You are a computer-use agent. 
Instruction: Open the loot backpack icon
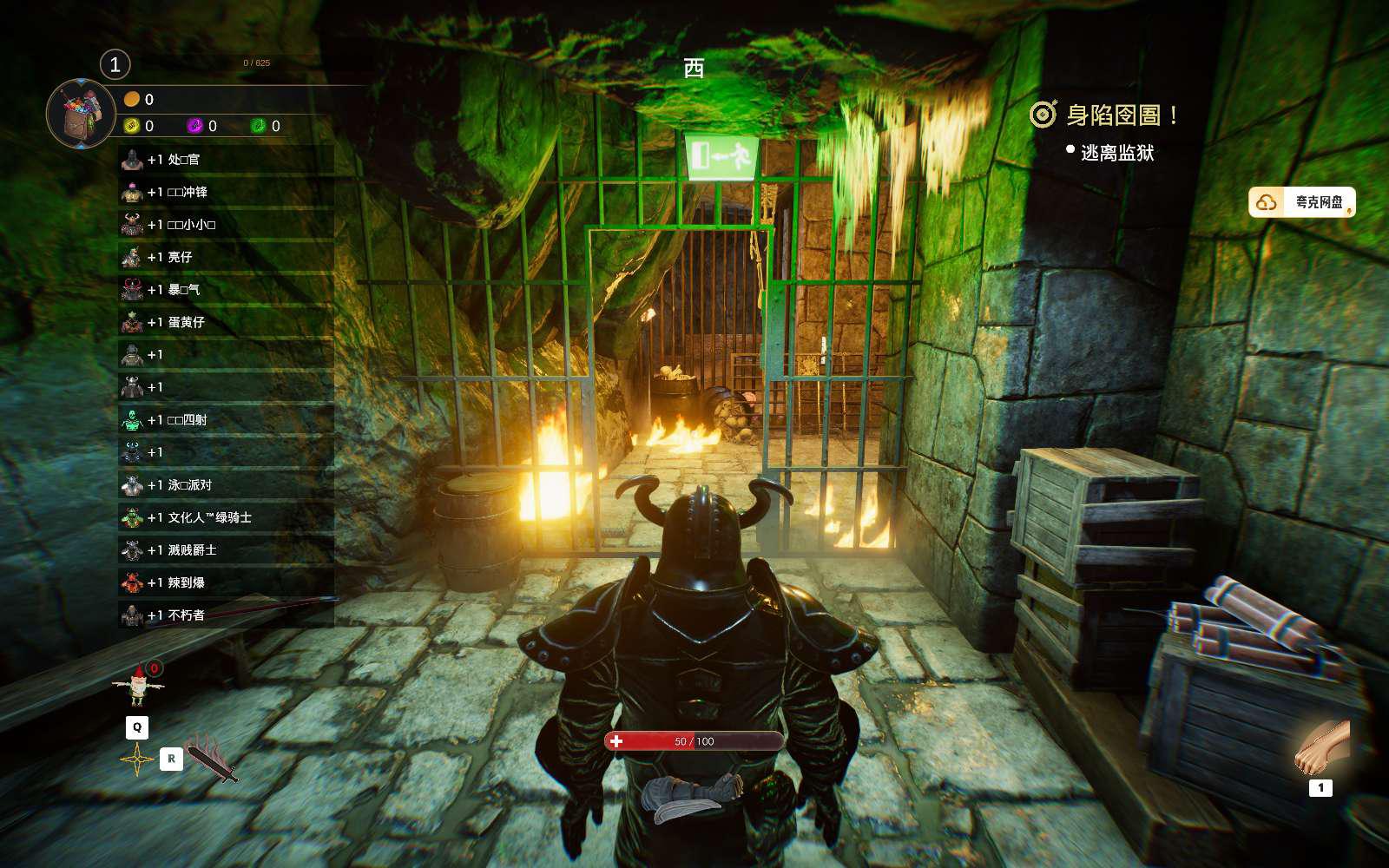tap(81, 114)
